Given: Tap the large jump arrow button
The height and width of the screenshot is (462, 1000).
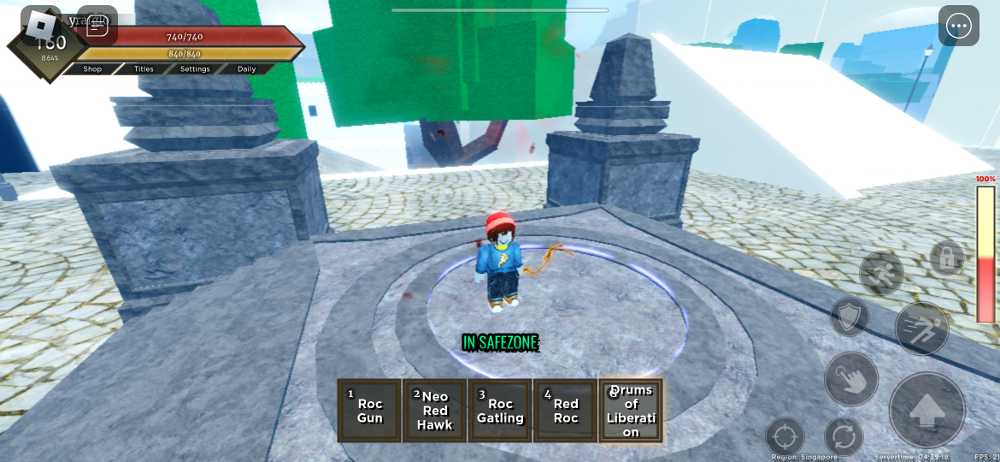Looking at the screenshot, I should pyautogui.click(x=927, y=410).
